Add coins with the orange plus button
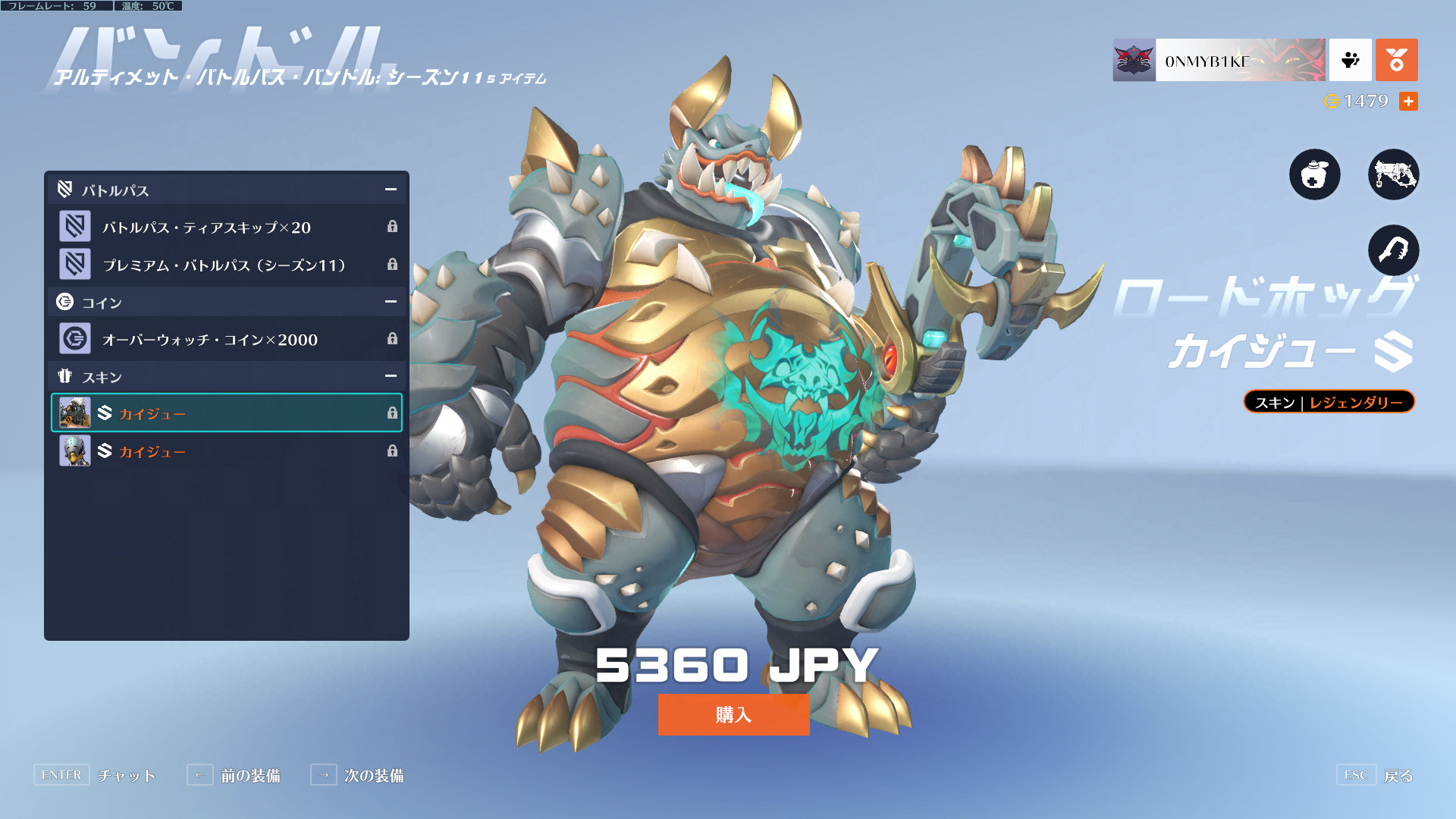This screenshot has width=1456, height=819. pos(1408,101)
